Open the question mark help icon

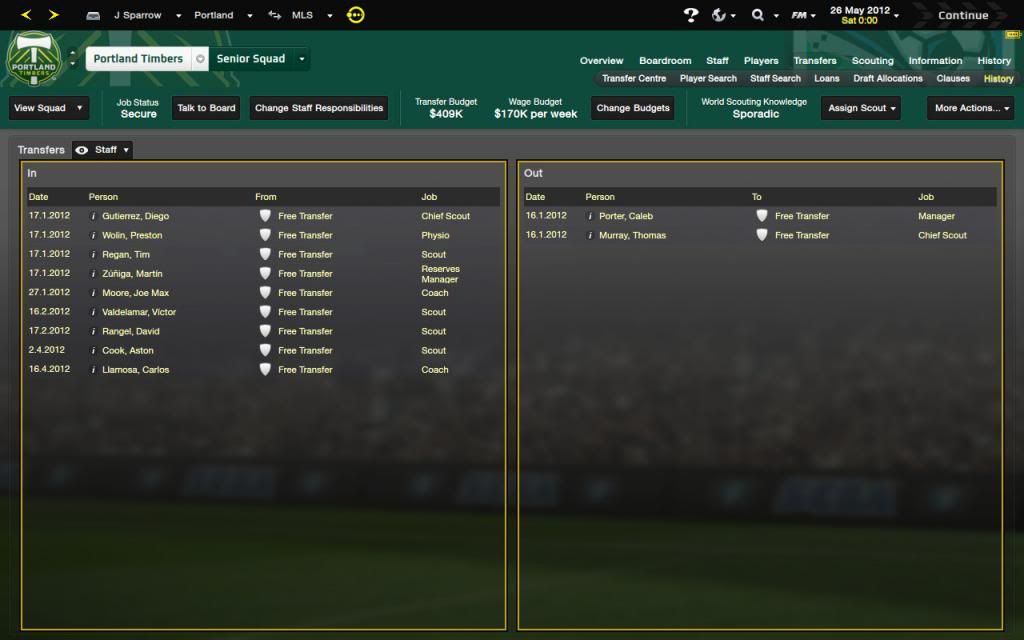click(690, 15)
